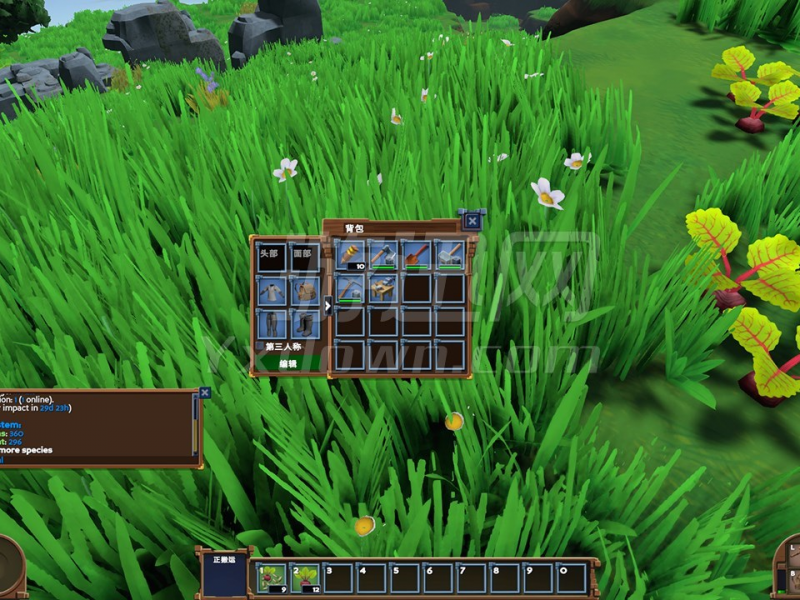This screenshot has height=600, width=800.
Task: Click the green 编辑 edit button
Action: coord(287,363)
